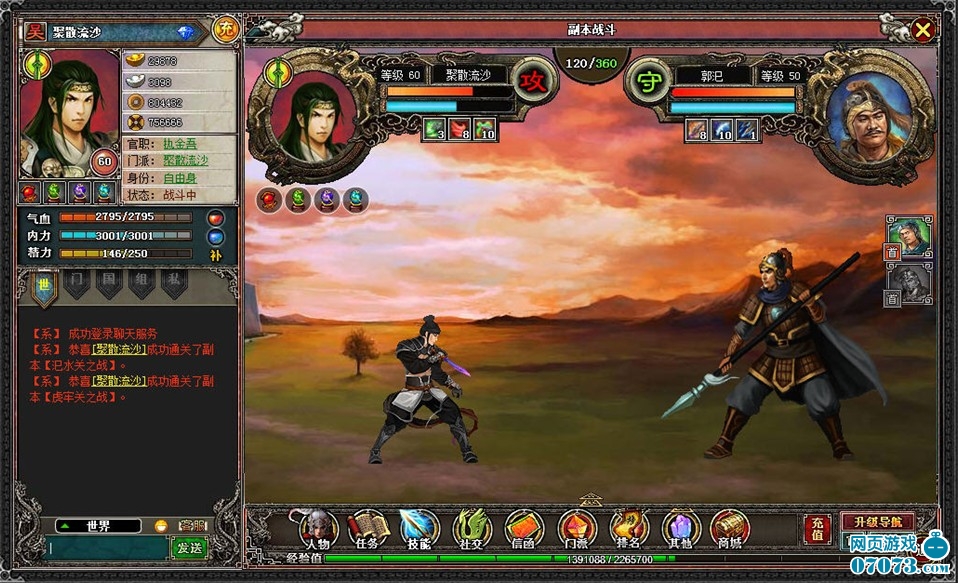The width and height of the screenshot is (958, 583).
Task: Contact 客服 customer service
Action: click(191, 526)
